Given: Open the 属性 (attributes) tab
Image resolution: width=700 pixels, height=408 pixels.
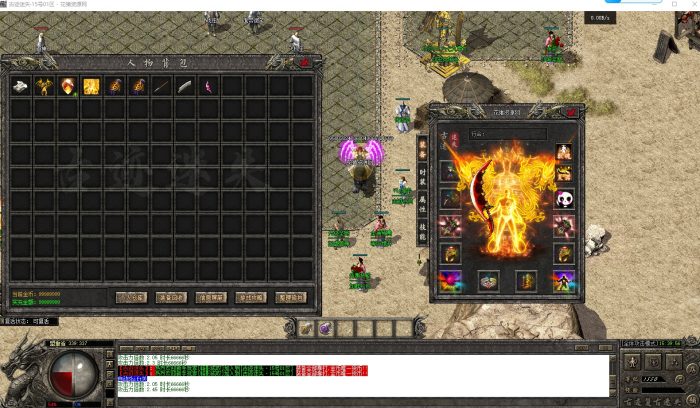Looking at the screenshot, I should click(x=422, y=202).
